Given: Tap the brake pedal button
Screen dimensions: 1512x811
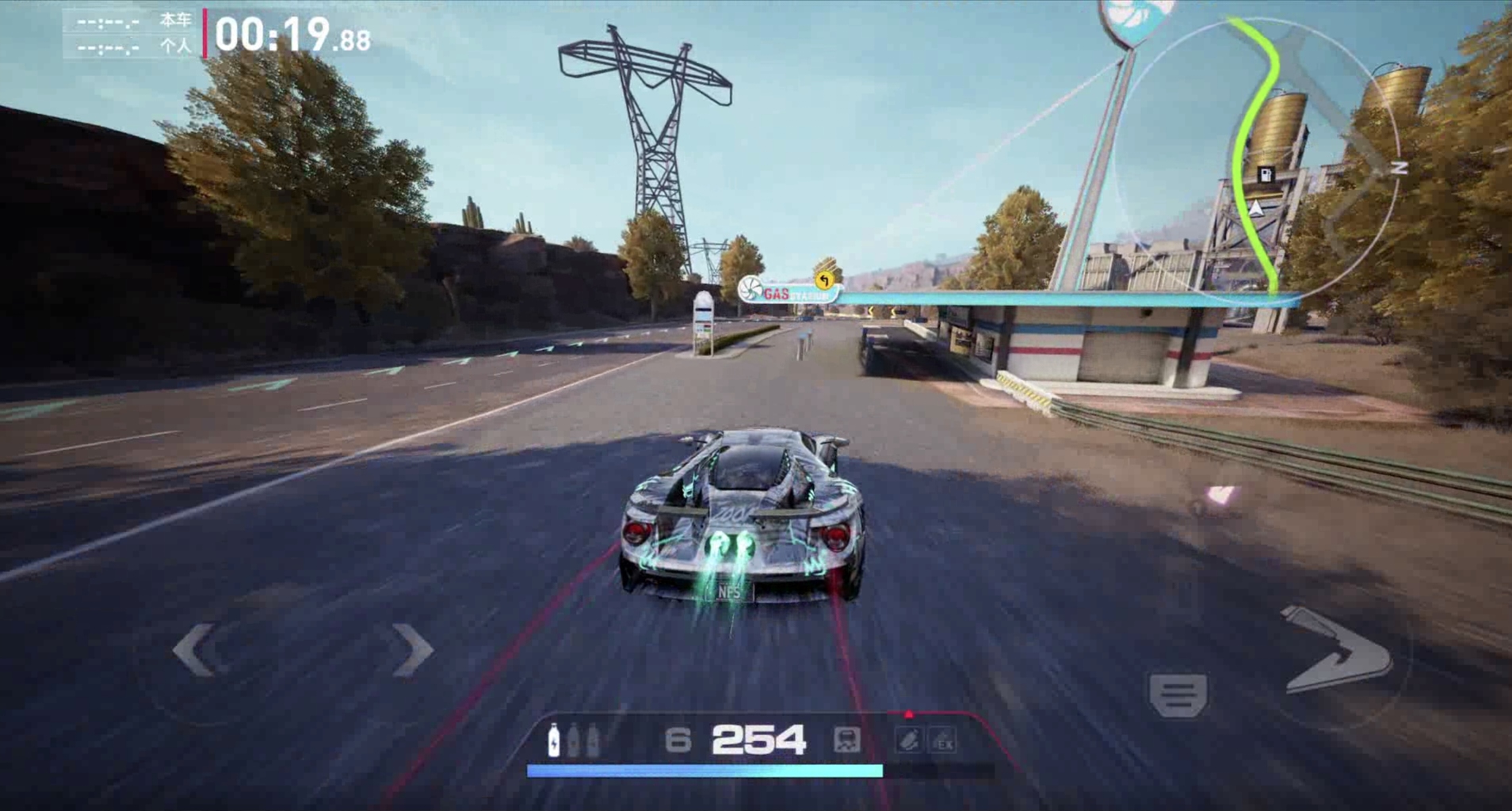Looking at the screenshot, I should 1178,695.
